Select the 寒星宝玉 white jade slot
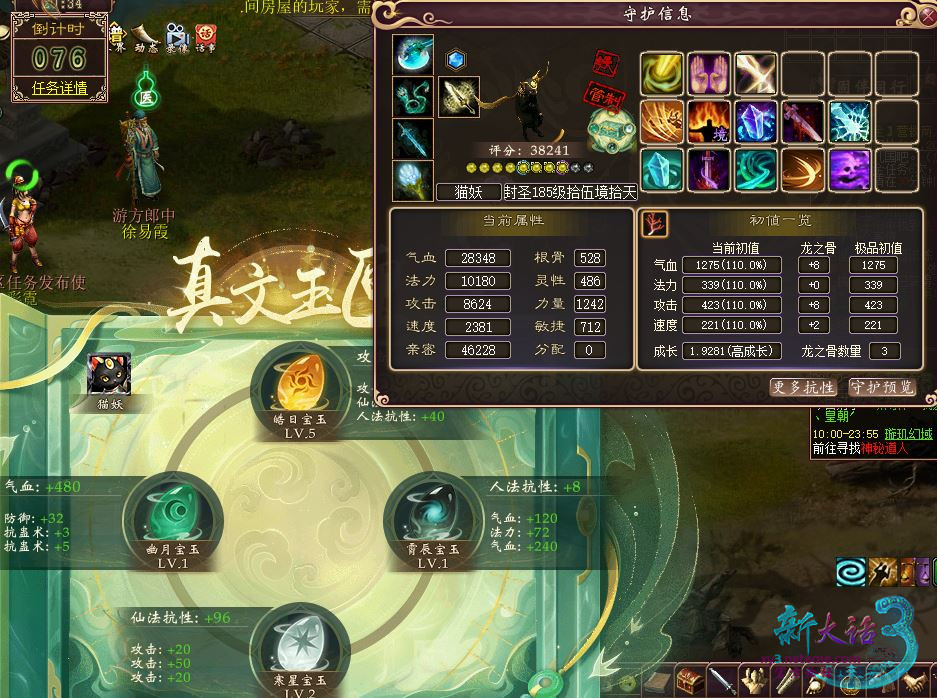This screenshot has width=937, height=698. click(300, 644)
